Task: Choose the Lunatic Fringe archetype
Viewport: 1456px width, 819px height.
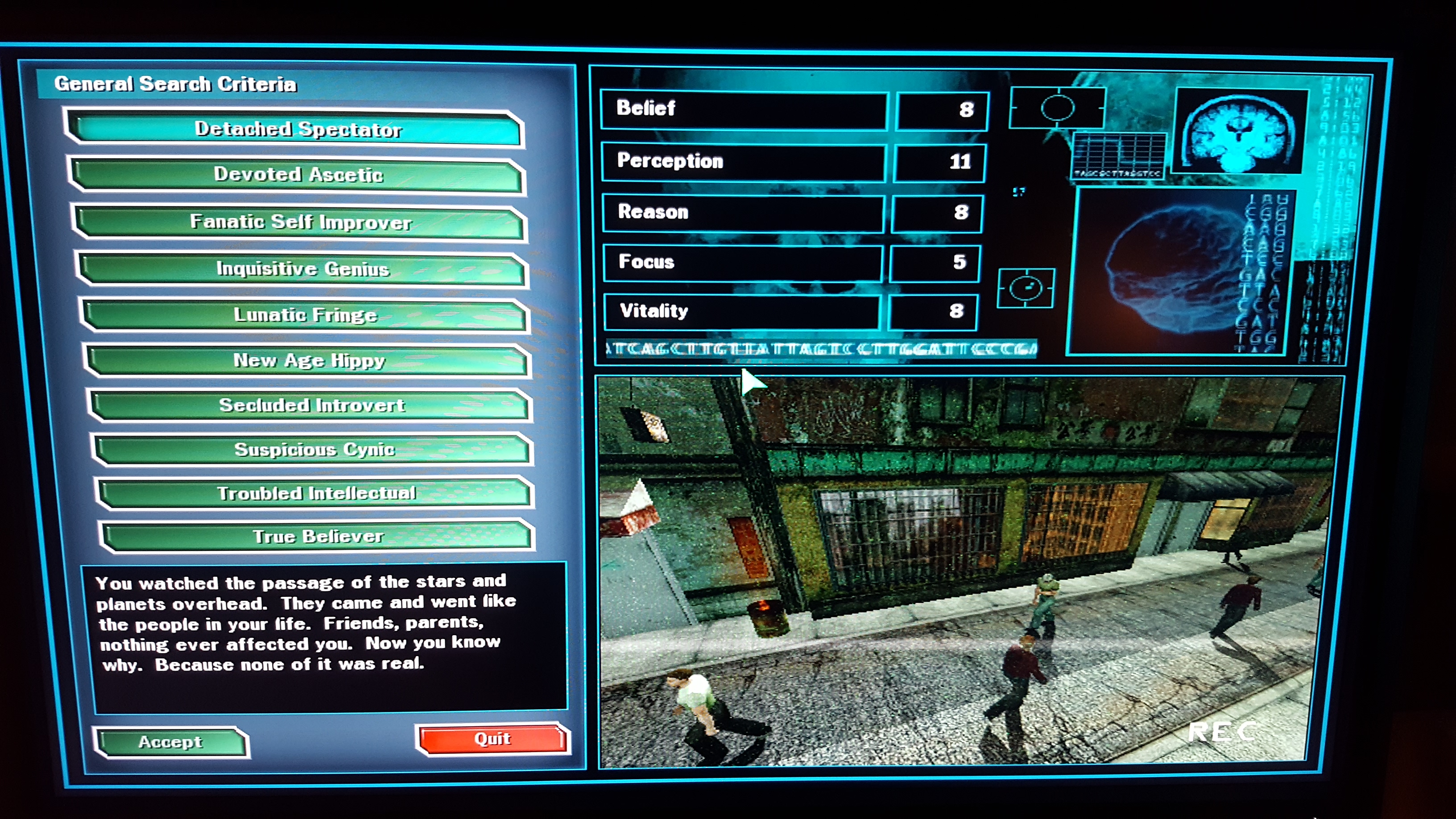Action: pos(305,315)
